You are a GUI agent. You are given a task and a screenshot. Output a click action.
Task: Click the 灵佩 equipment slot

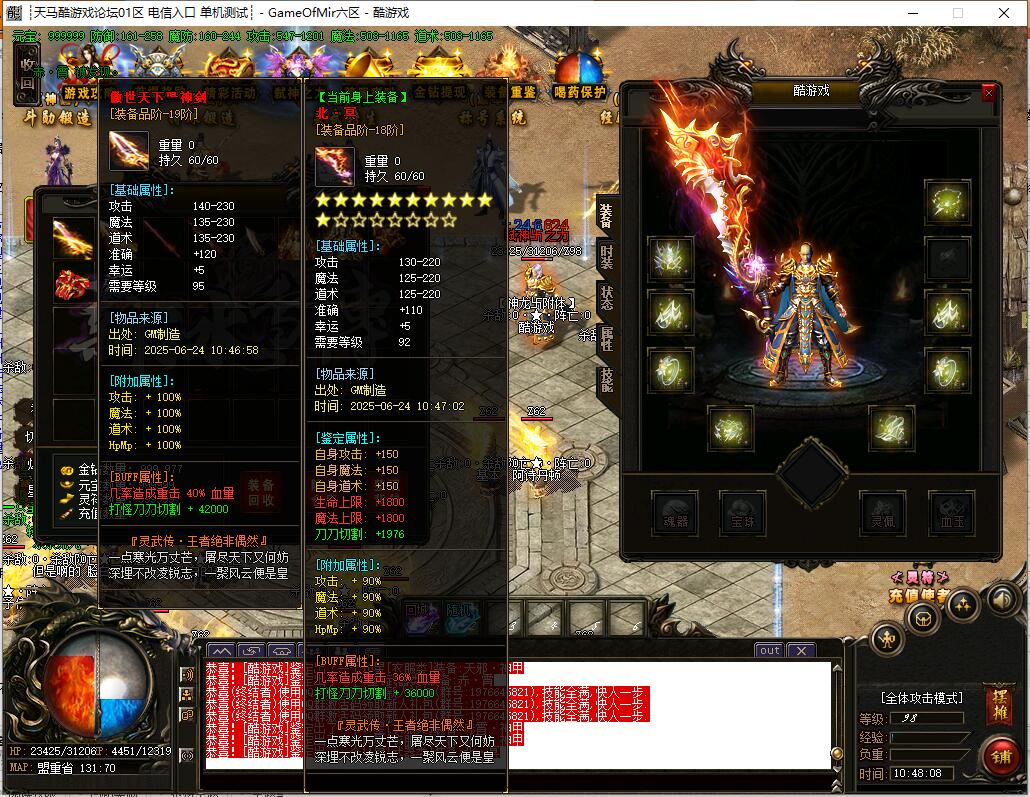tap(883, 513)
